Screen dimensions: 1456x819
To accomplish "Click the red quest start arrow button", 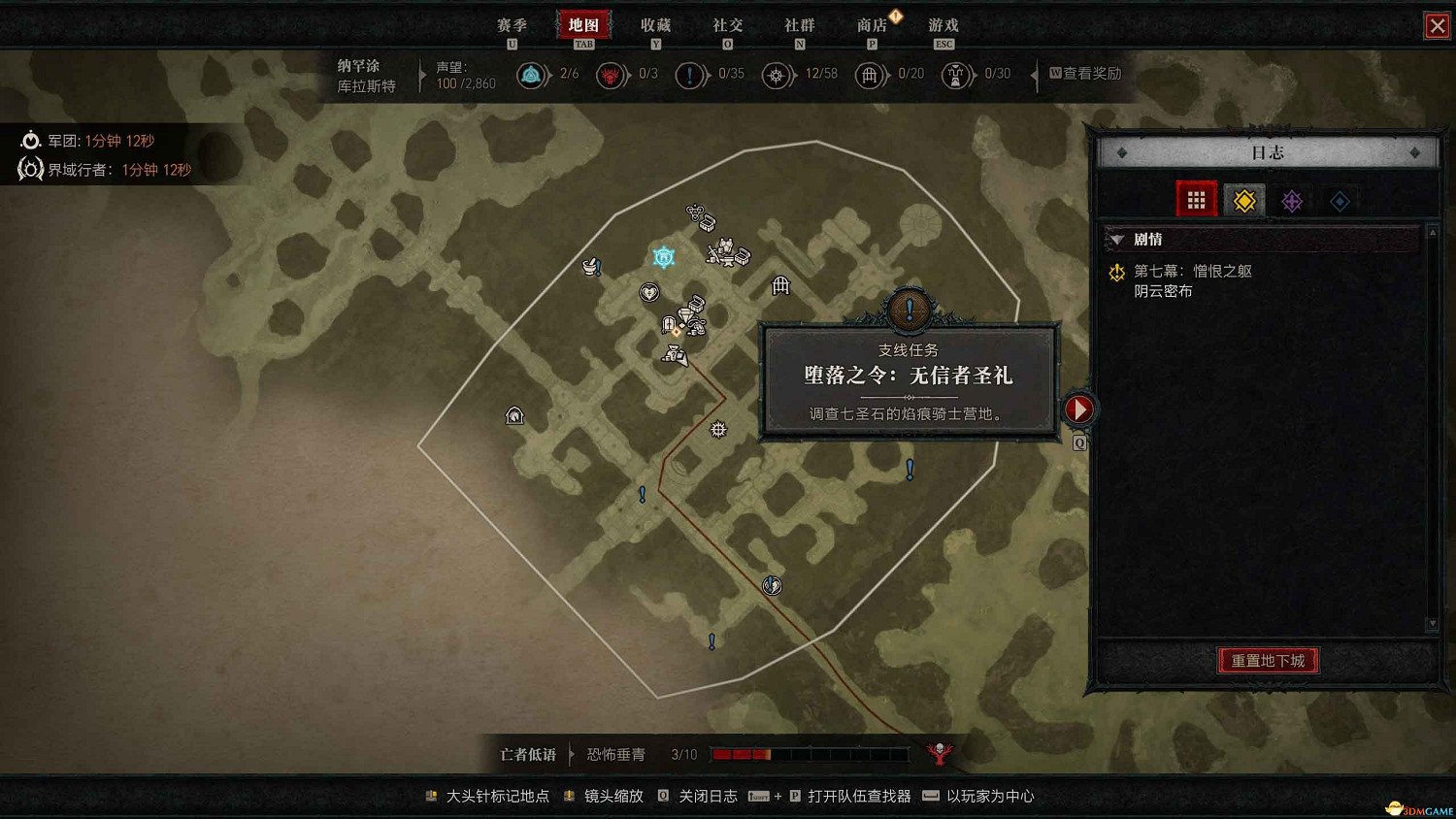I will [1079, 409].
